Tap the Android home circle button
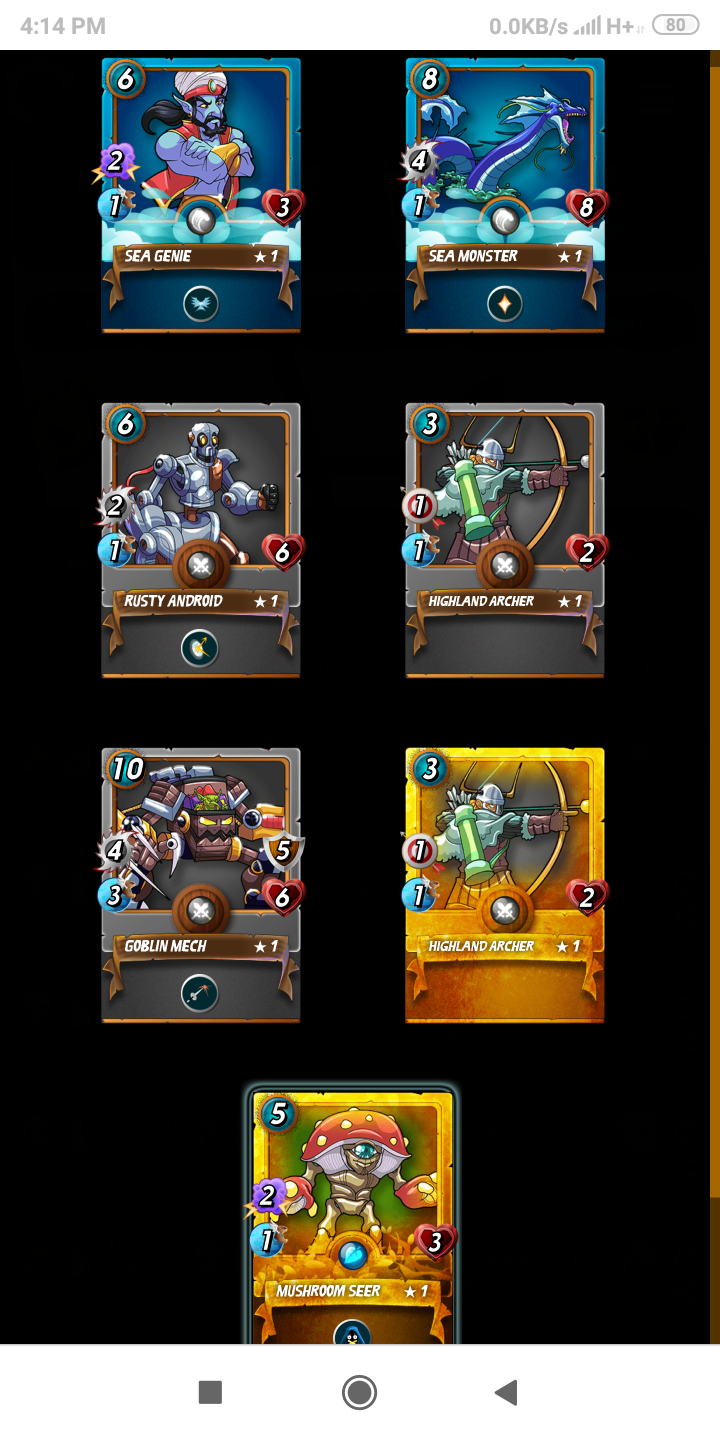This screenshot has width=720, height=1440. coord(359,1392)
